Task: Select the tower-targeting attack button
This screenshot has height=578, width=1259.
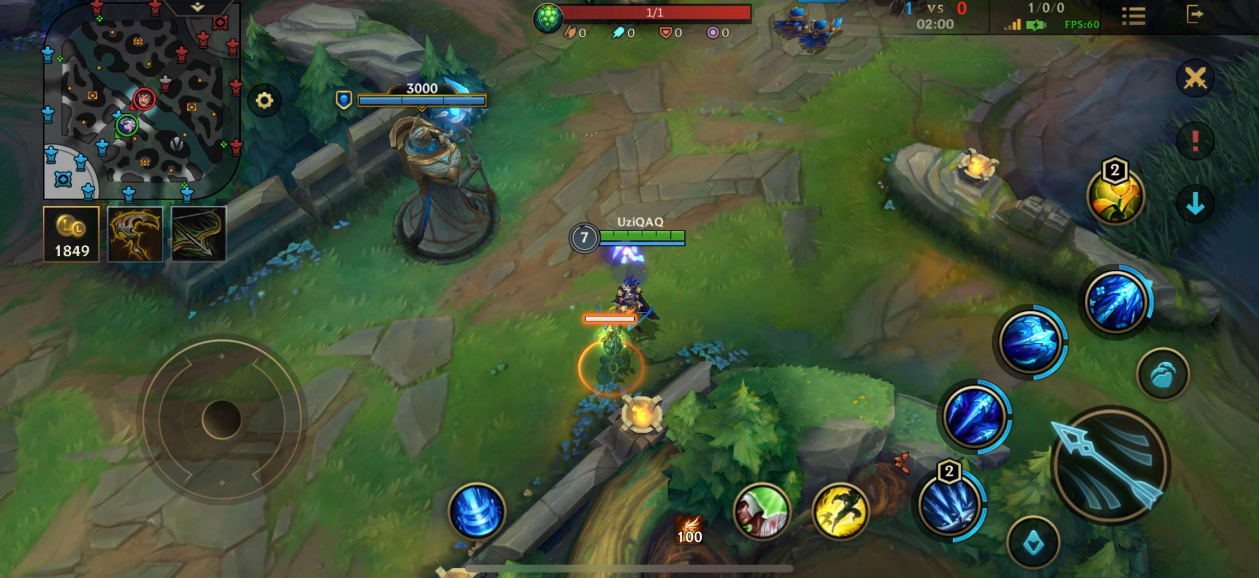Action: [1033, 541]
